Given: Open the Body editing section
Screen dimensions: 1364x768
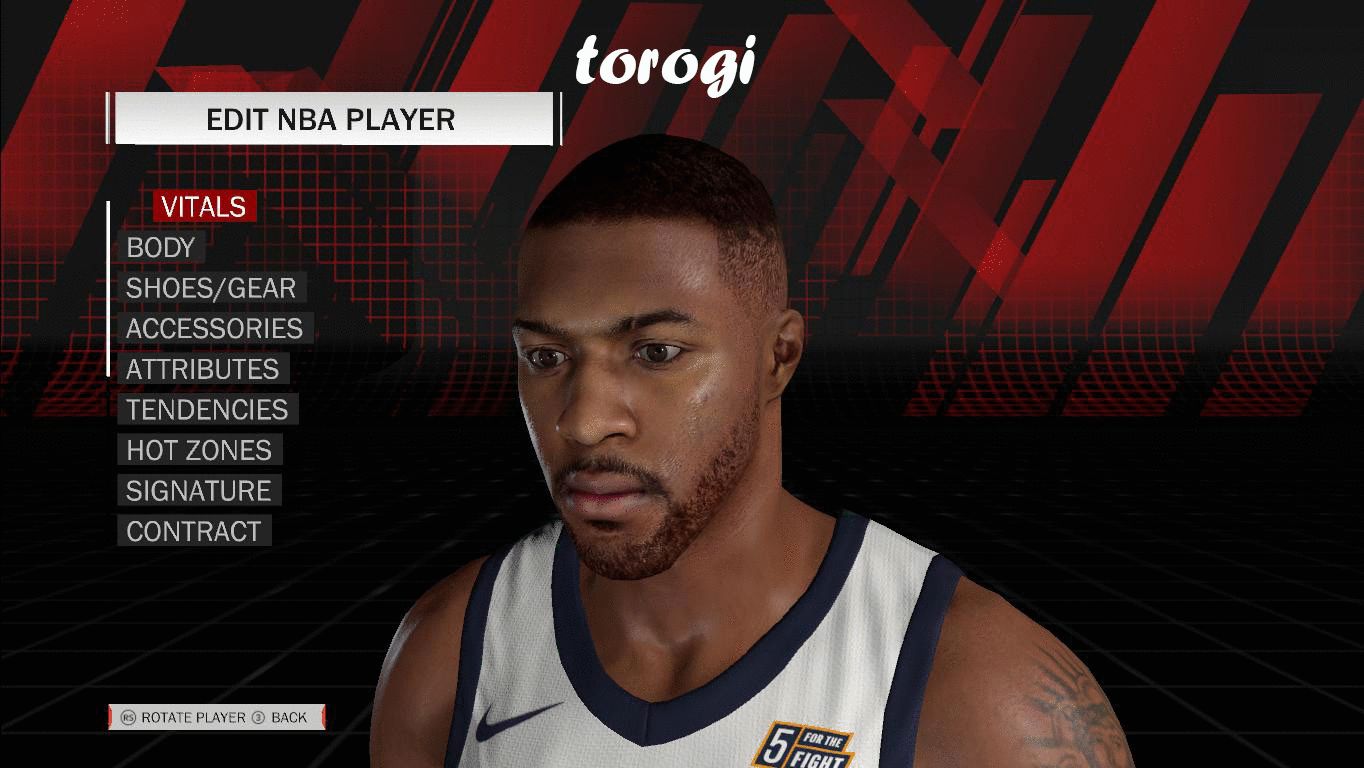Looking at the screenshot, I should [x=161, y=248].
